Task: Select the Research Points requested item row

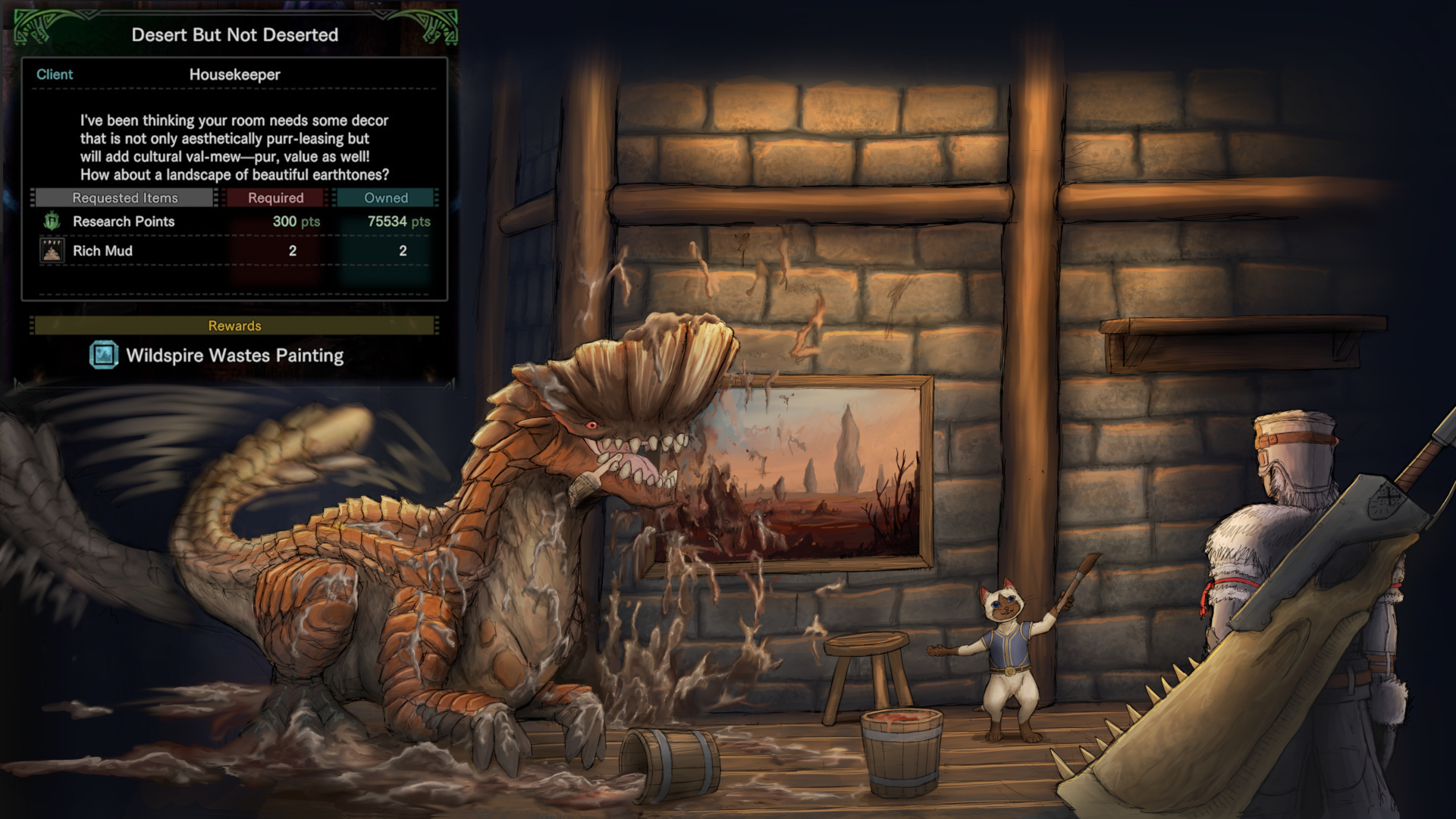Action: click(235, 221)
